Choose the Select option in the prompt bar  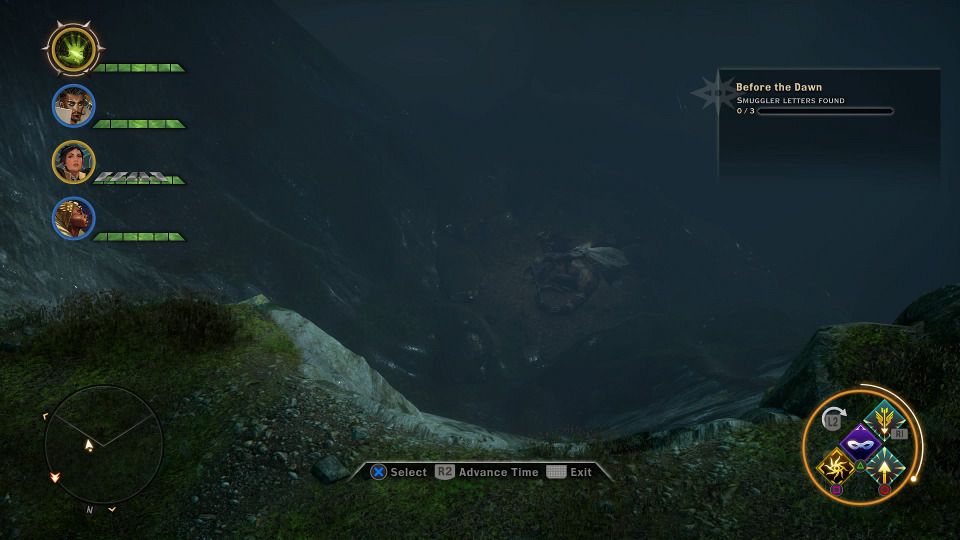click(399, 472)
